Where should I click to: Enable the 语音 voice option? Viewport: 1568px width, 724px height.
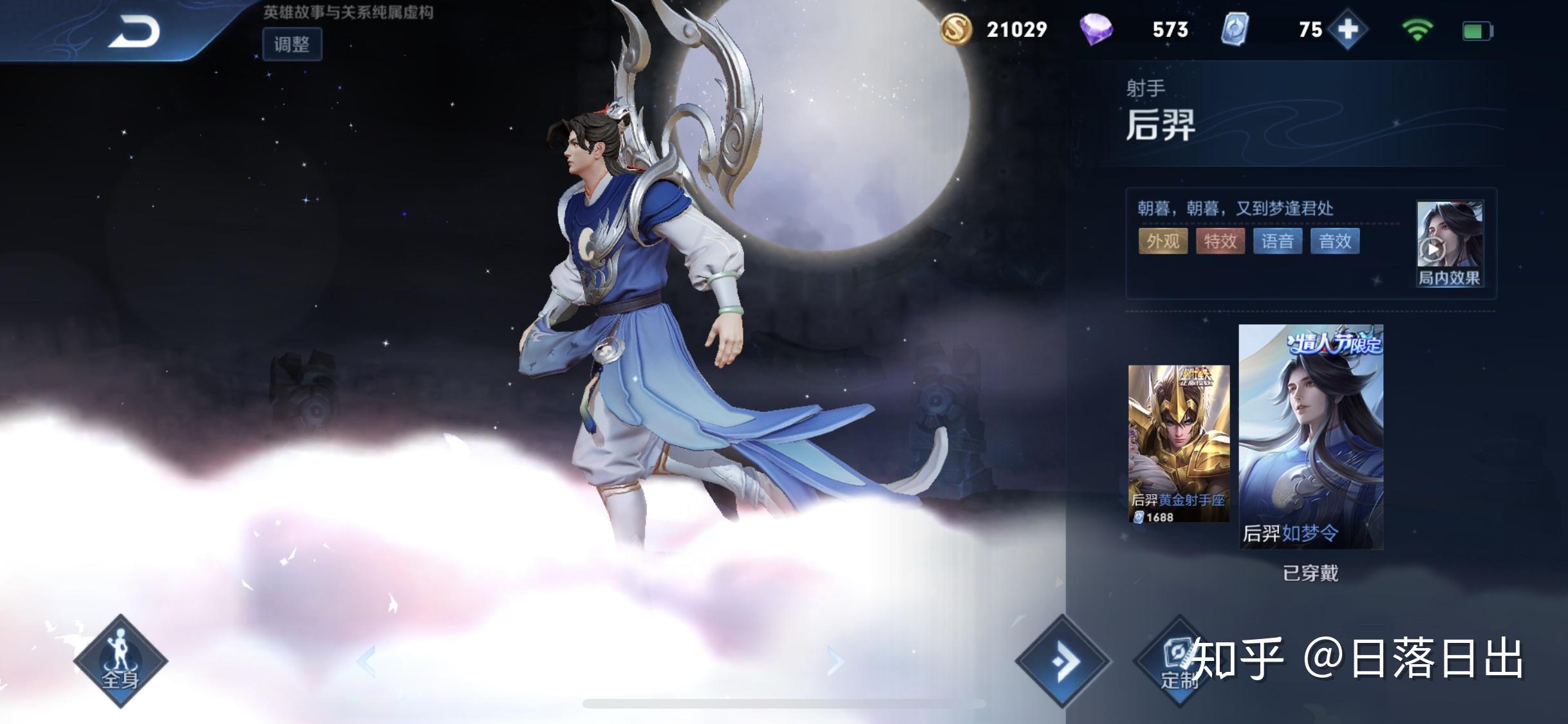[1278, 241]
